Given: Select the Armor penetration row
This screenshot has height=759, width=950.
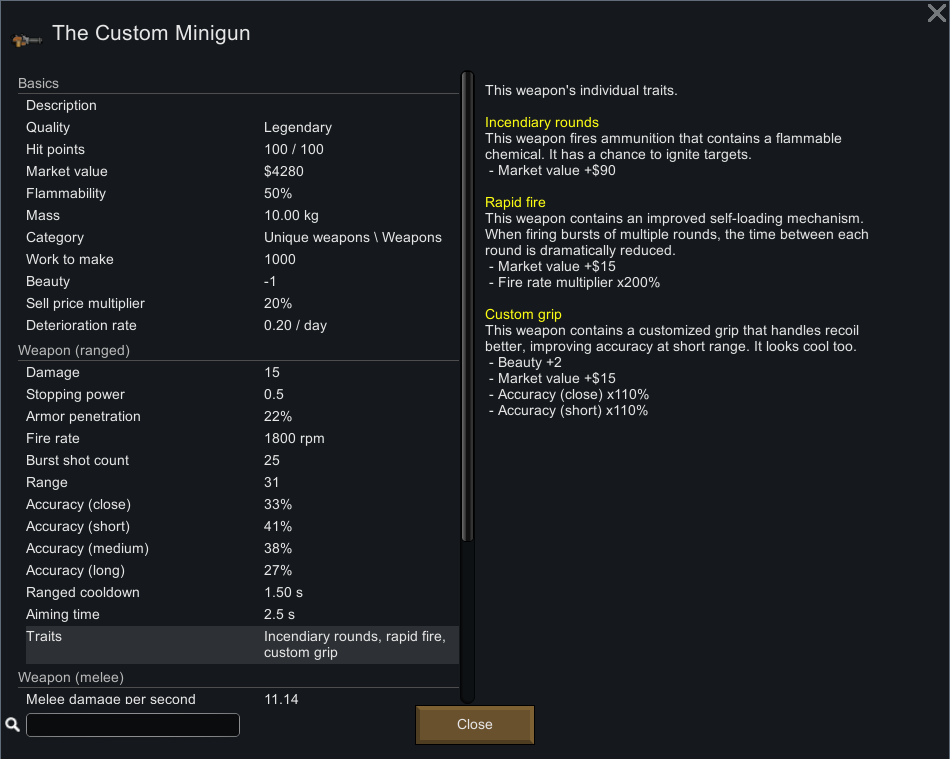Looking at the screenshot, I should (240, 417).
